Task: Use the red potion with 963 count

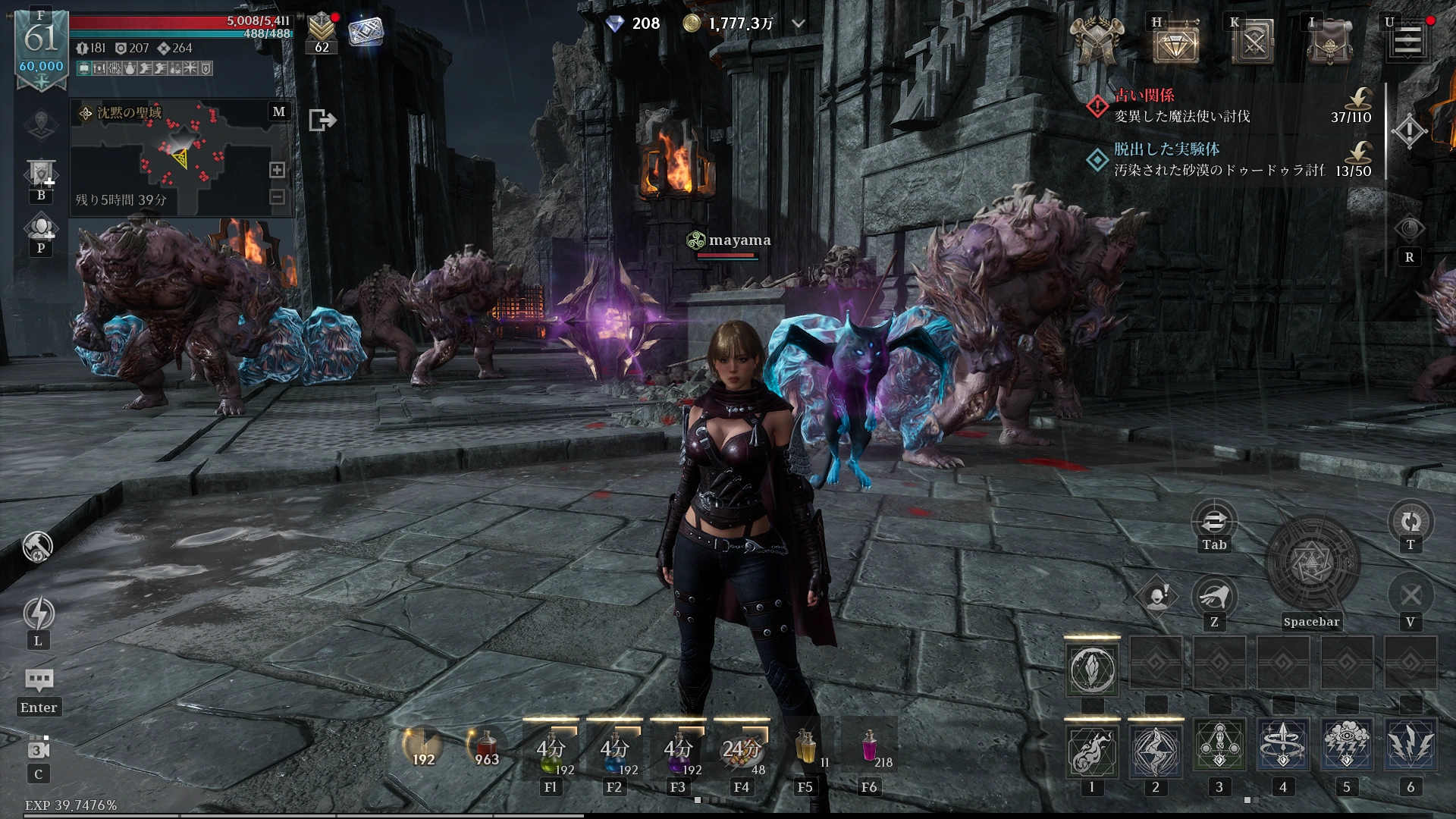Action: pos(486,747)
